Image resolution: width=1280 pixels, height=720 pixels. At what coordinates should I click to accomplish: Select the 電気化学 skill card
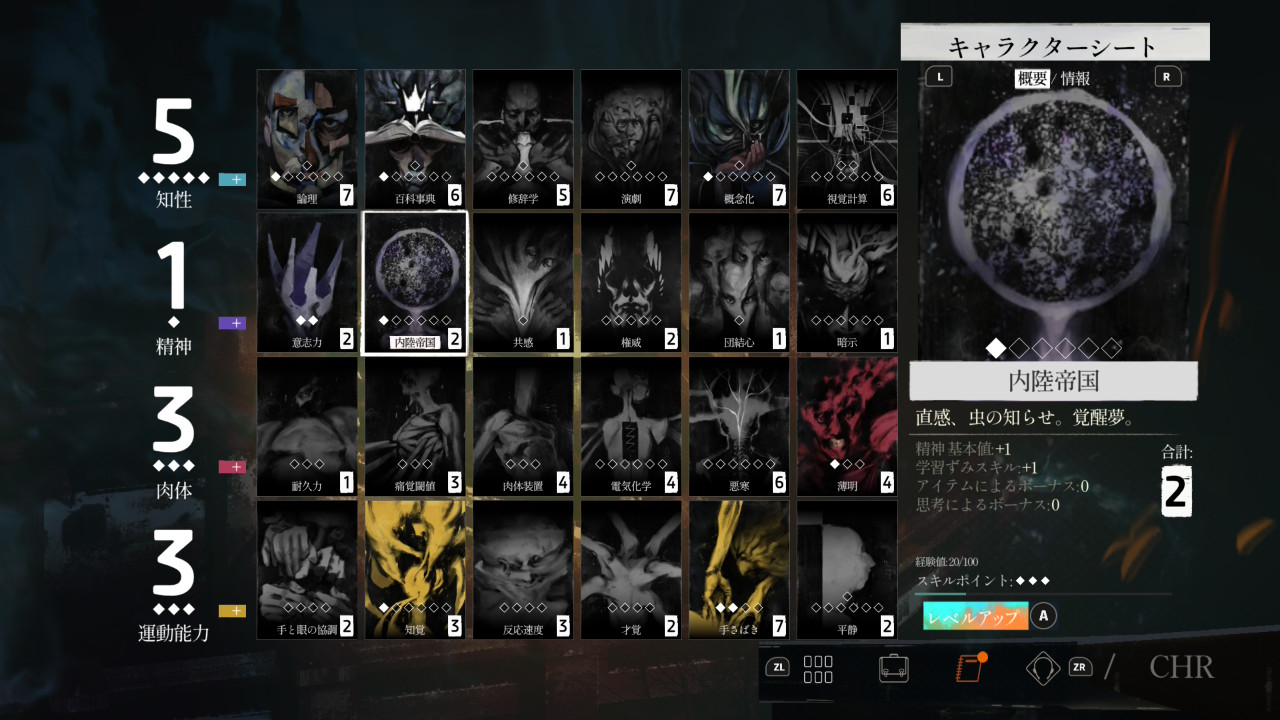(630, 426)
